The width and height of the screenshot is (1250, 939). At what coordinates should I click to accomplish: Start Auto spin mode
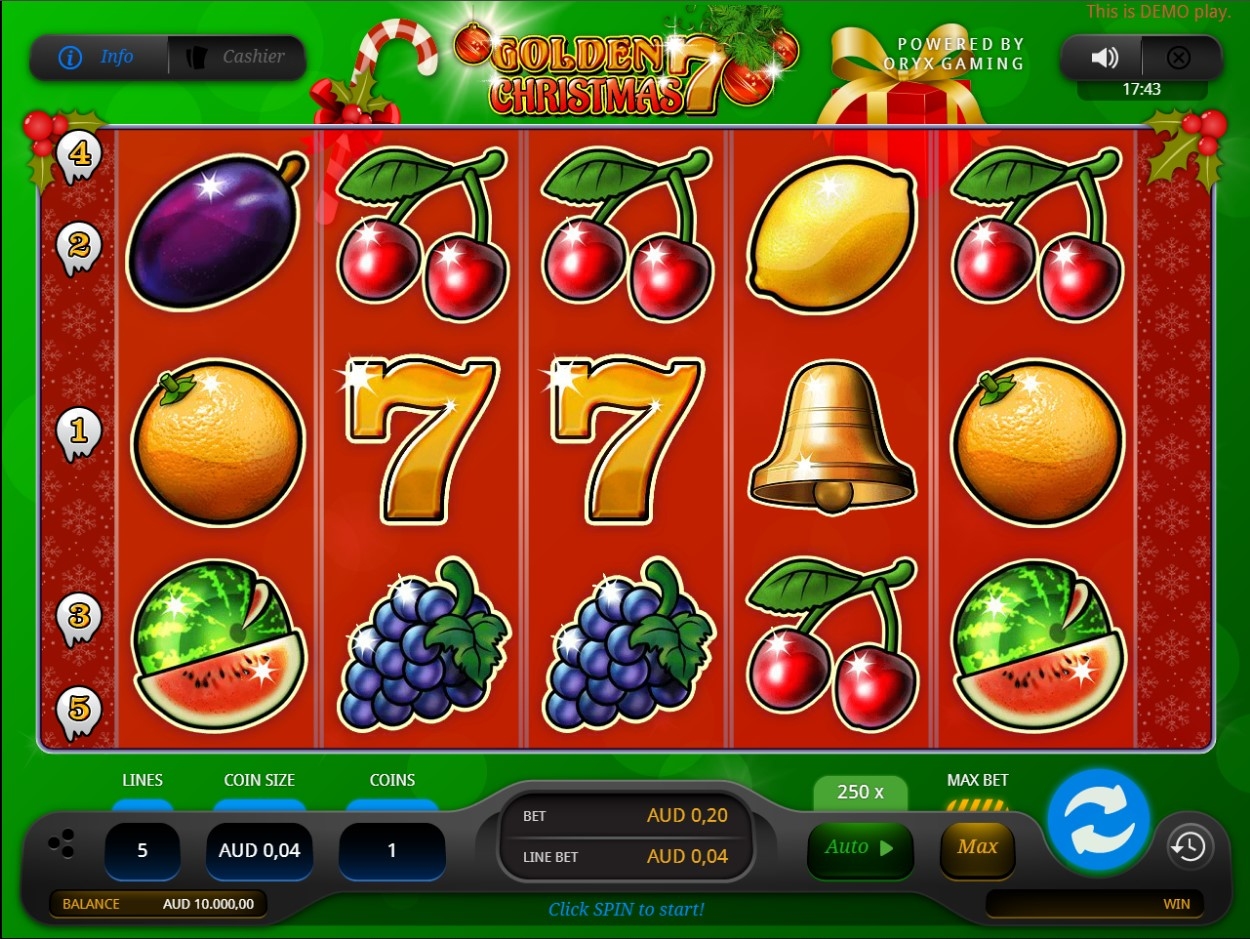point(859,848)
